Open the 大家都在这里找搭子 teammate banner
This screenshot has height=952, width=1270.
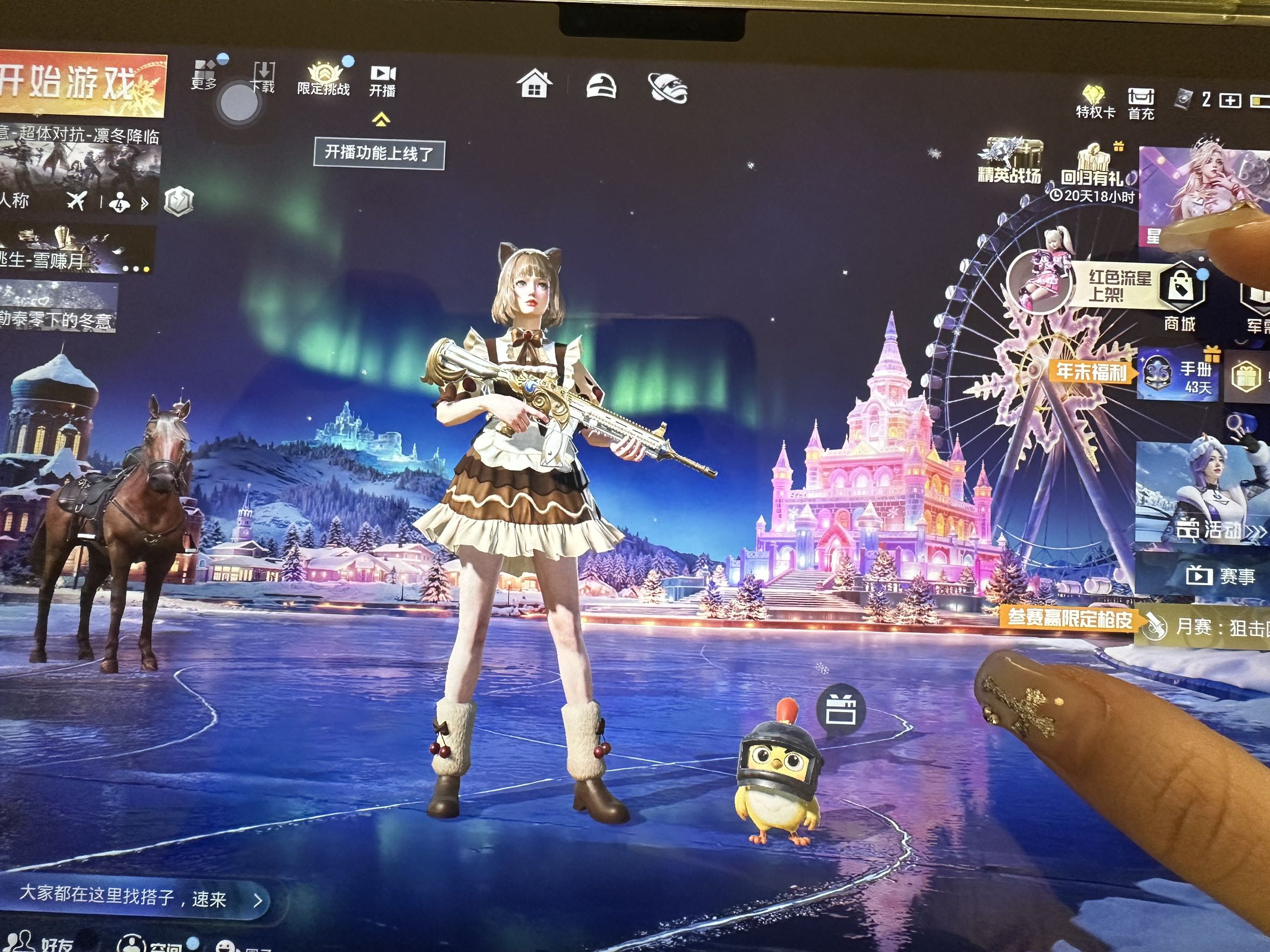(x=138, y=898)
